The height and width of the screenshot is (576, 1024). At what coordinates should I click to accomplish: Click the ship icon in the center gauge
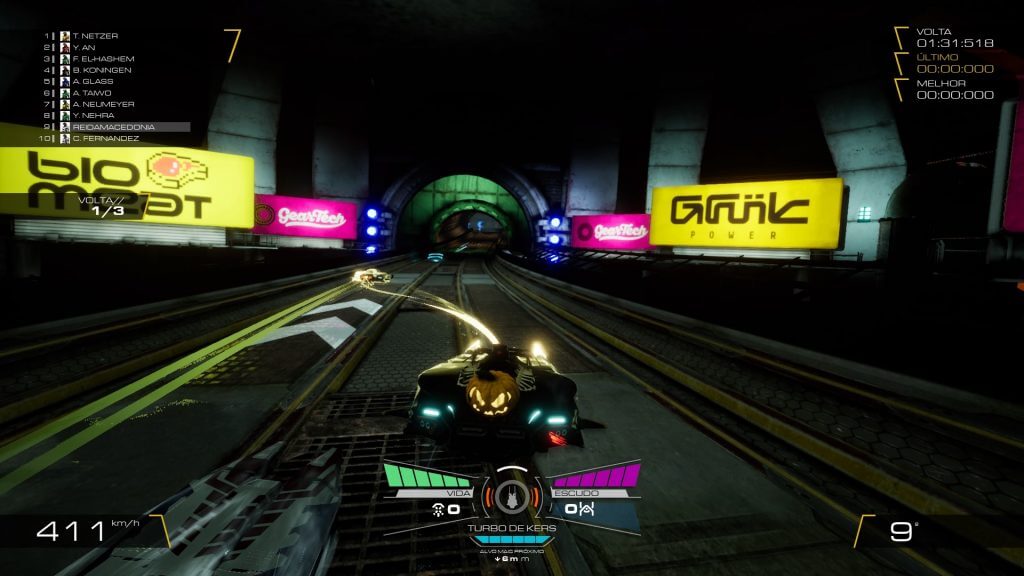[511, 496]
